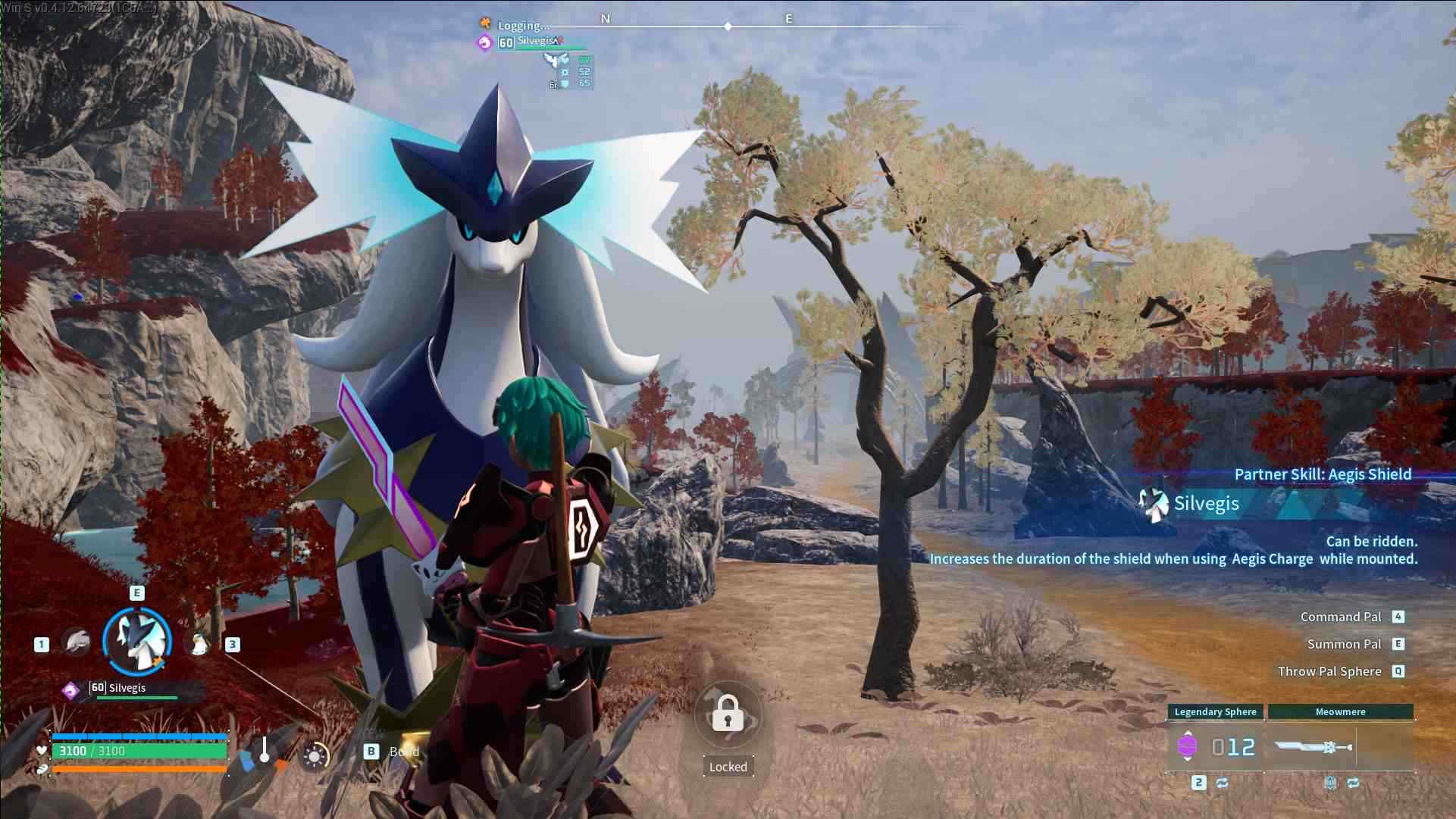This screenshot has width=1456, height=819.
Task: Select the pal in party slot 3
Action: (199, 644)
